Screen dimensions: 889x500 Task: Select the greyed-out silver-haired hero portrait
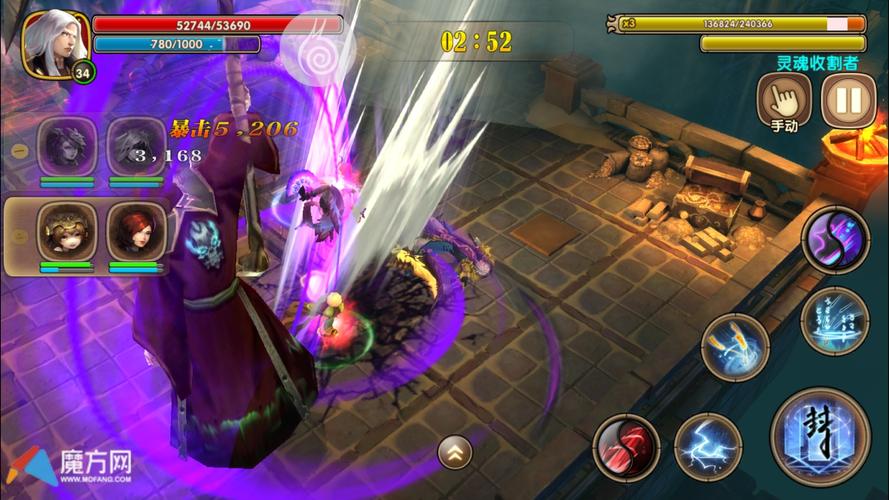pos(136,147)
